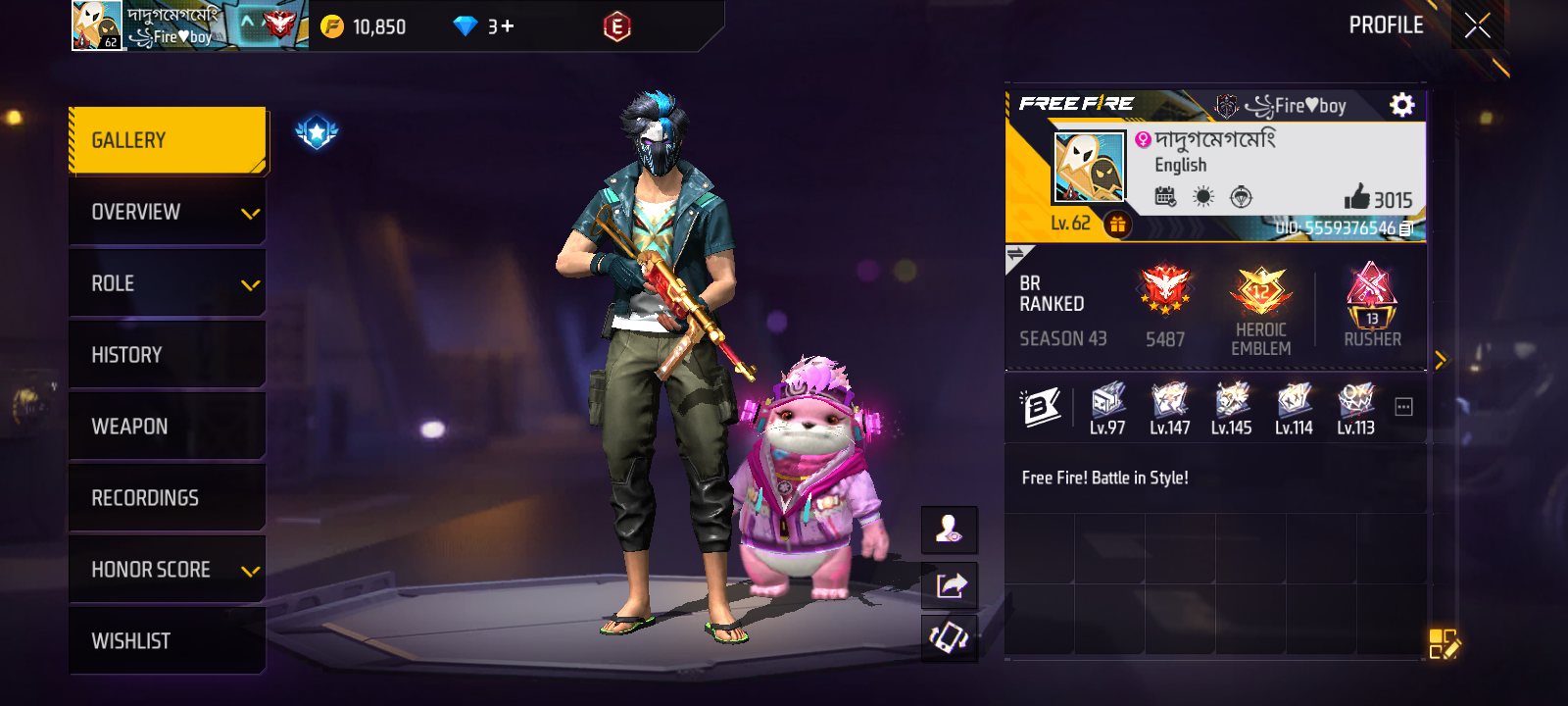Click the share profile arrow button

click(x=950, y=585)
